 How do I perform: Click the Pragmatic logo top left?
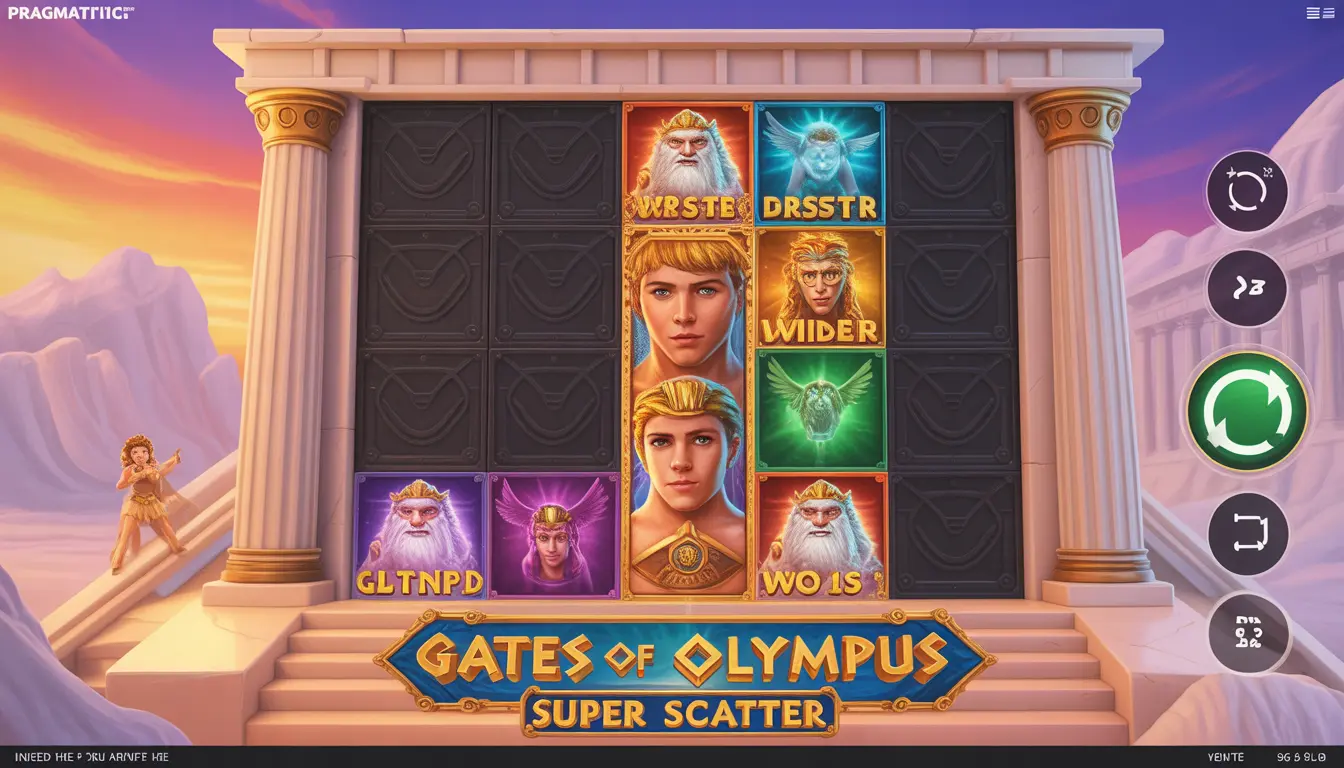[x=68, y=12]
